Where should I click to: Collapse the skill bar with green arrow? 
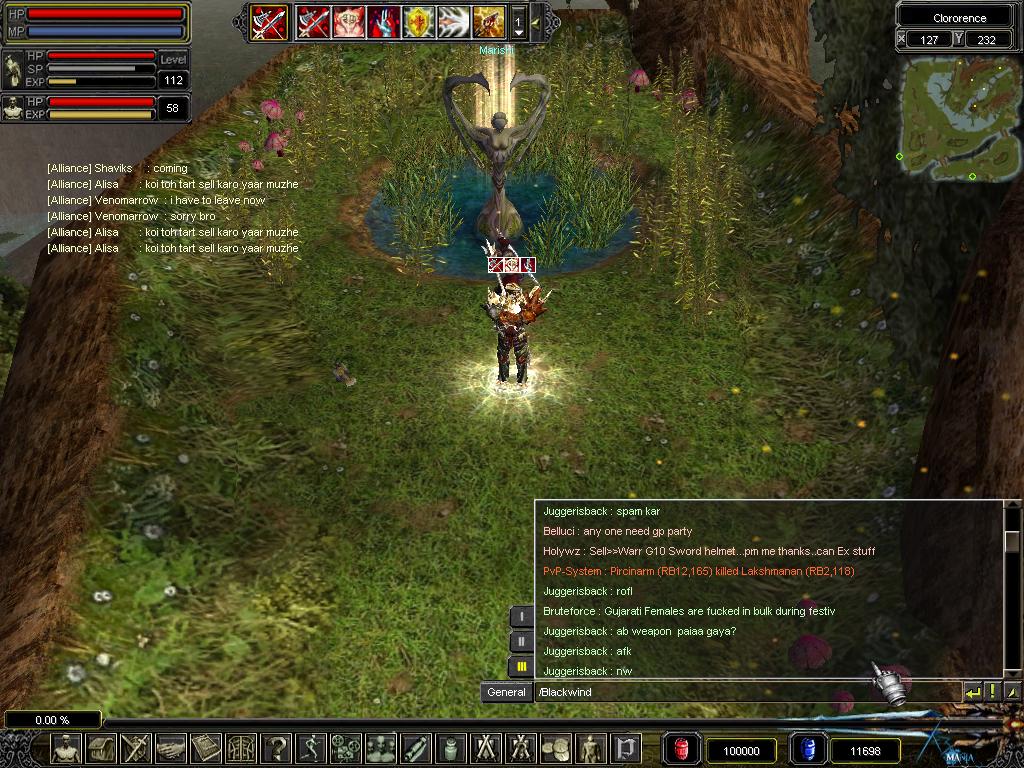[x=536, y=21]
